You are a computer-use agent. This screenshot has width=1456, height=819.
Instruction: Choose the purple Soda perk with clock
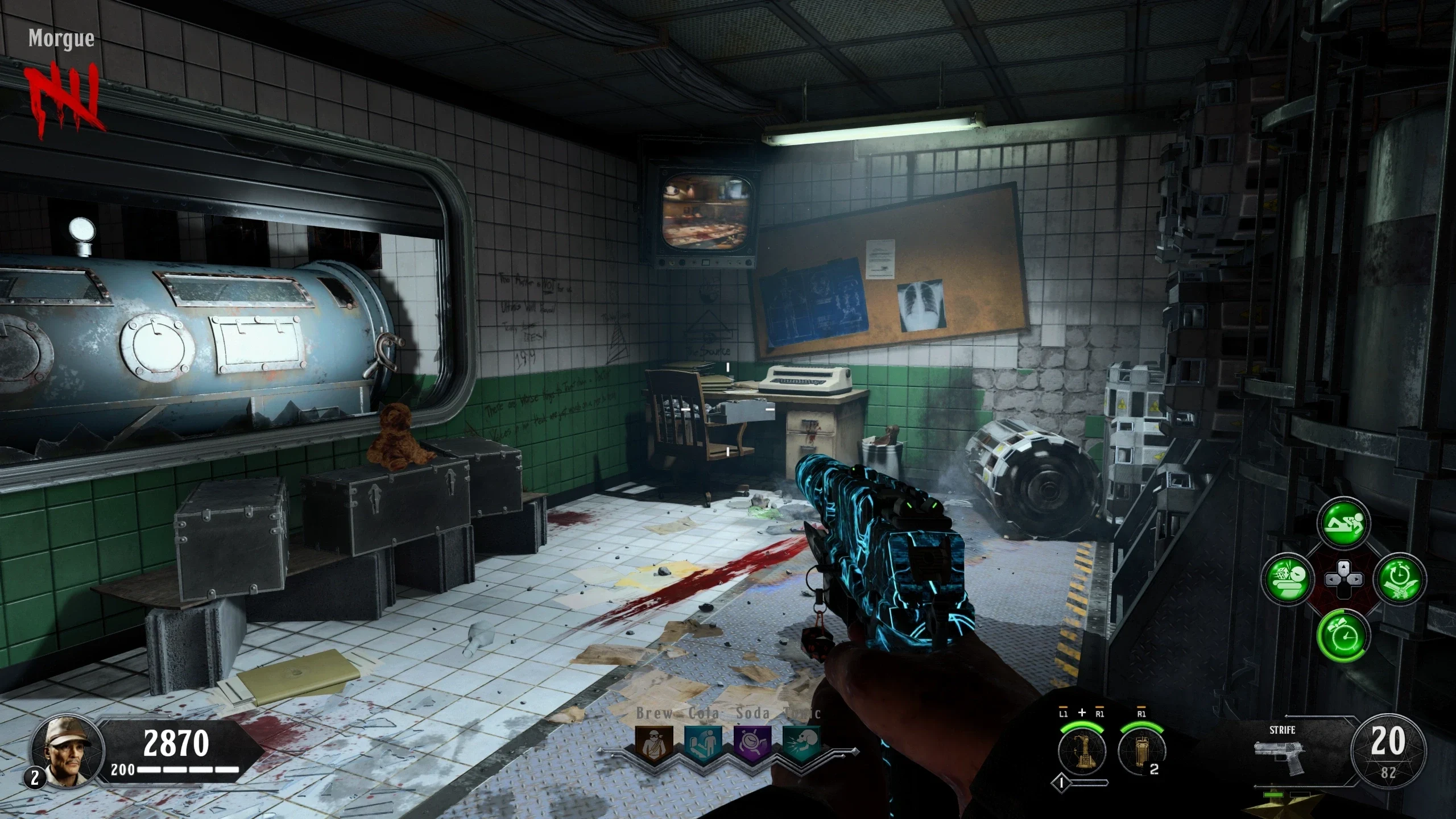pos(752,745)
